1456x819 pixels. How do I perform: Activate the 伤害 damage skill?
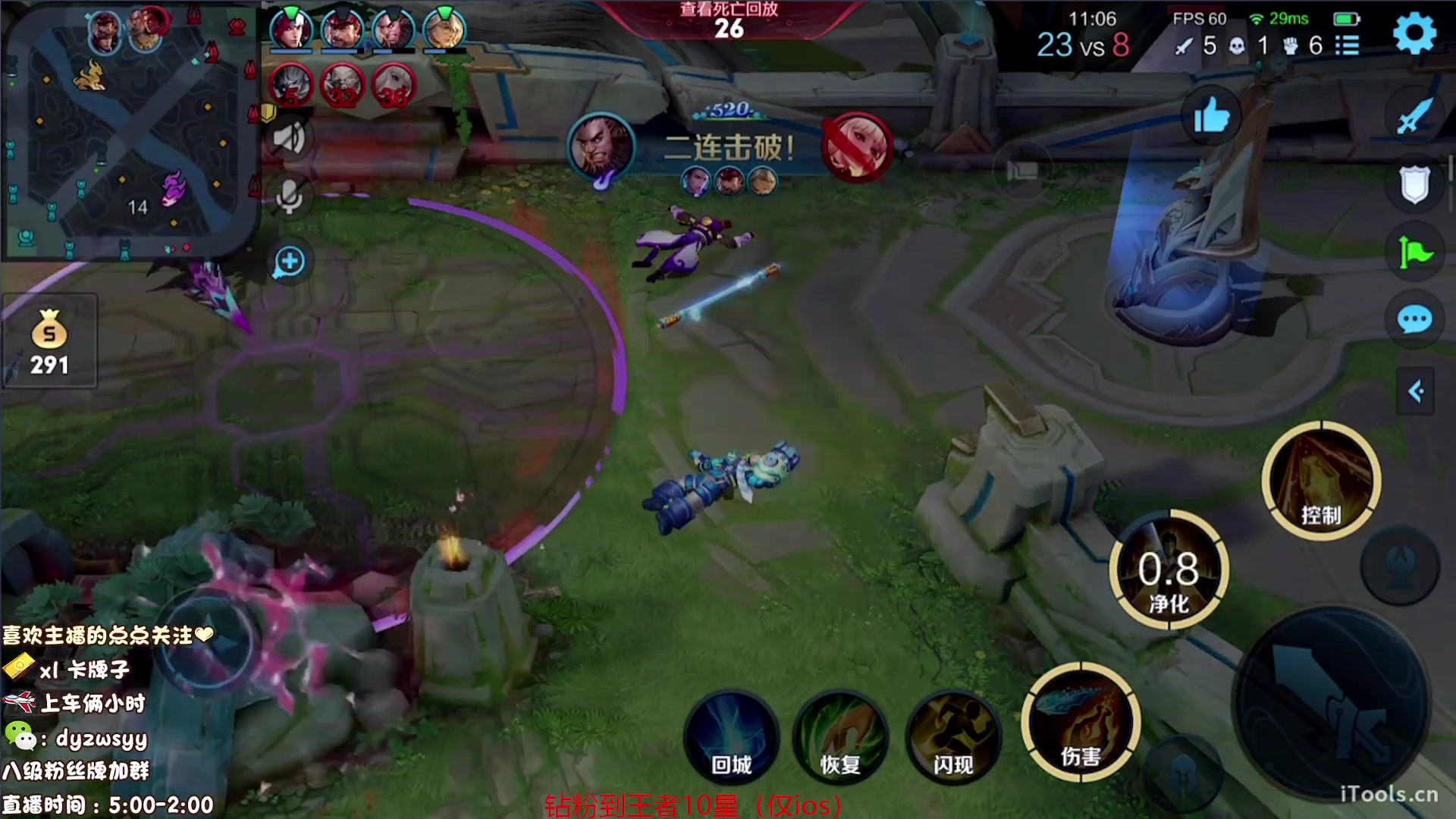tap(1080, 723)
